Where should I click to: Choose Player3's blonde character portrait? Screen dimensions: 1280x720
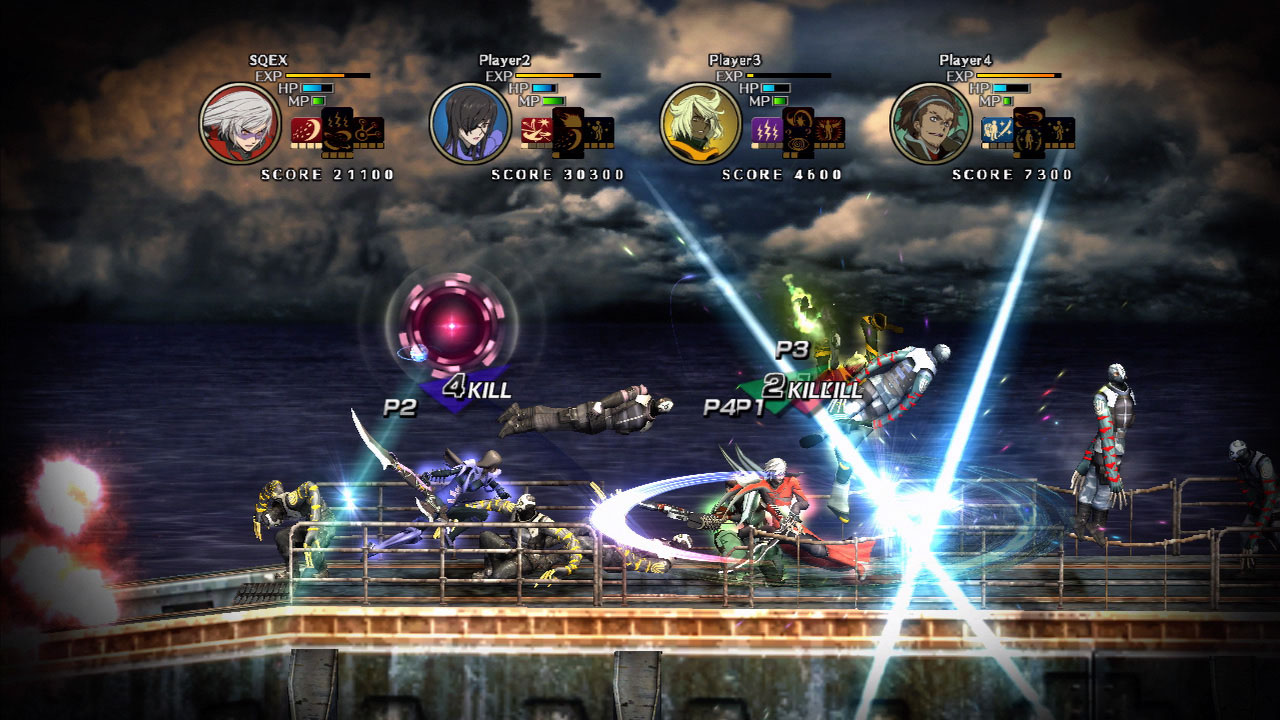(700, 123)
